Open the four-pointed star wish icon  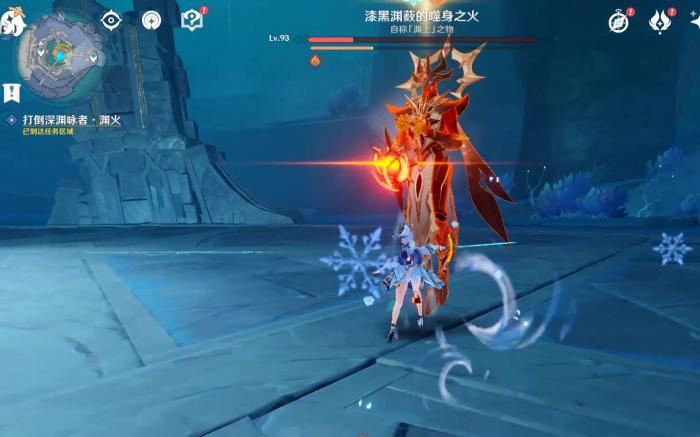tap(694, 21)
